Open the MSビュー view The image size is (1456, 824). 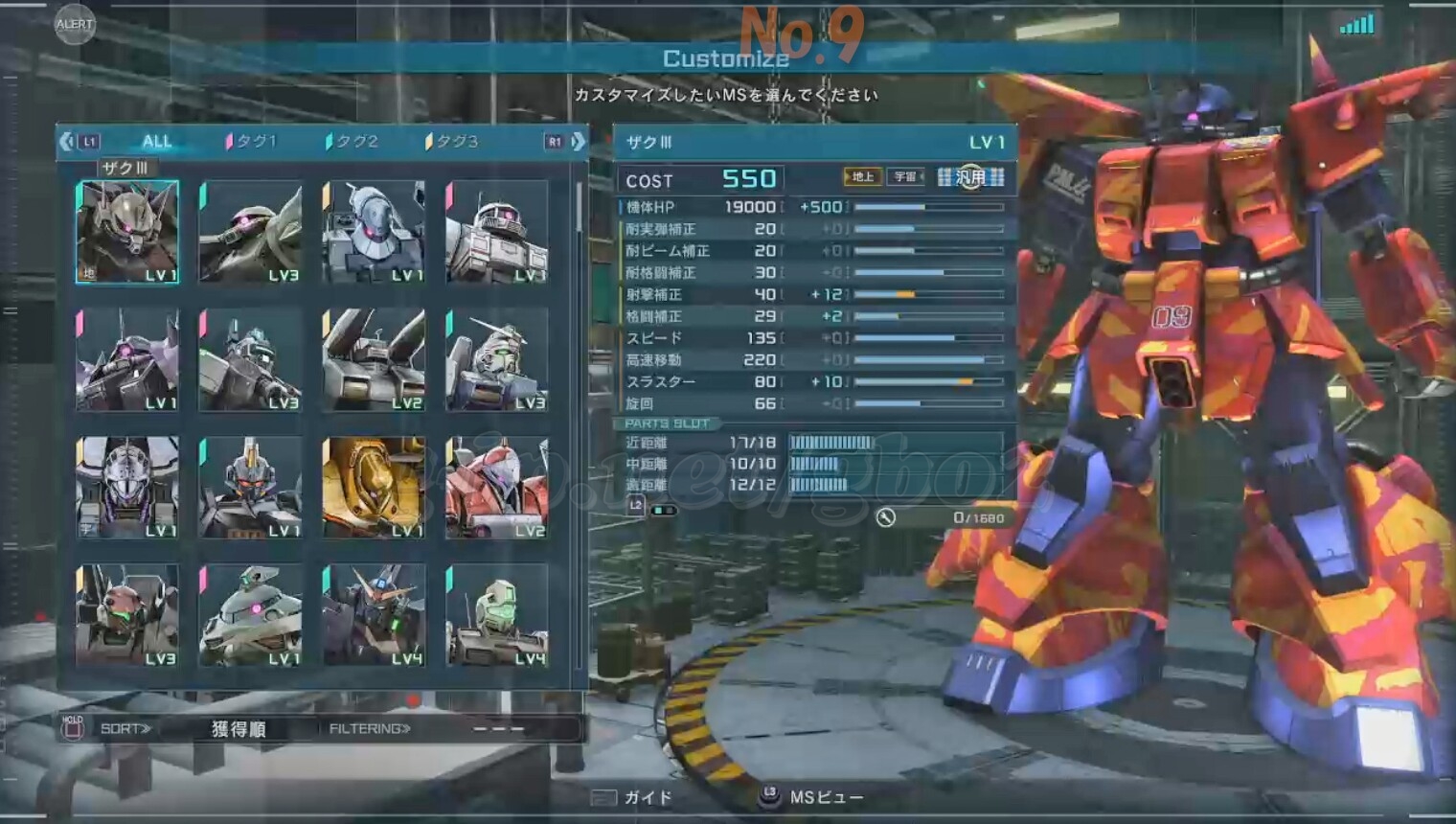[x=814, y=797]
